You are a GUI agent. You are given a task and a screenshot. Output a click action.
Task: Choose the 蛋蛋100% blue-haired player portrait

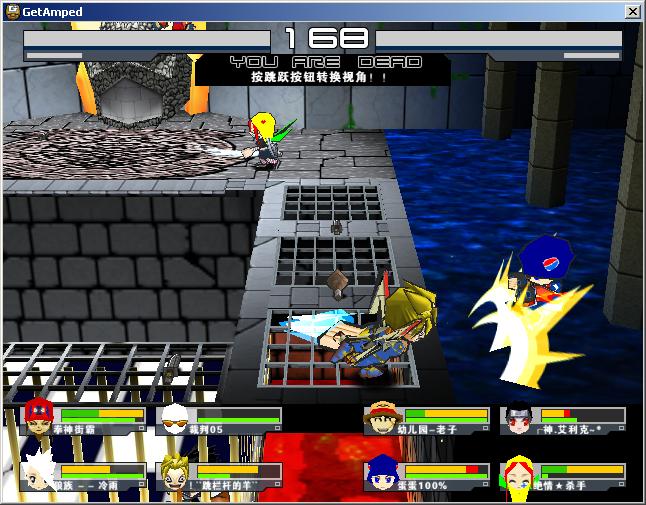(x=382, y=473)
